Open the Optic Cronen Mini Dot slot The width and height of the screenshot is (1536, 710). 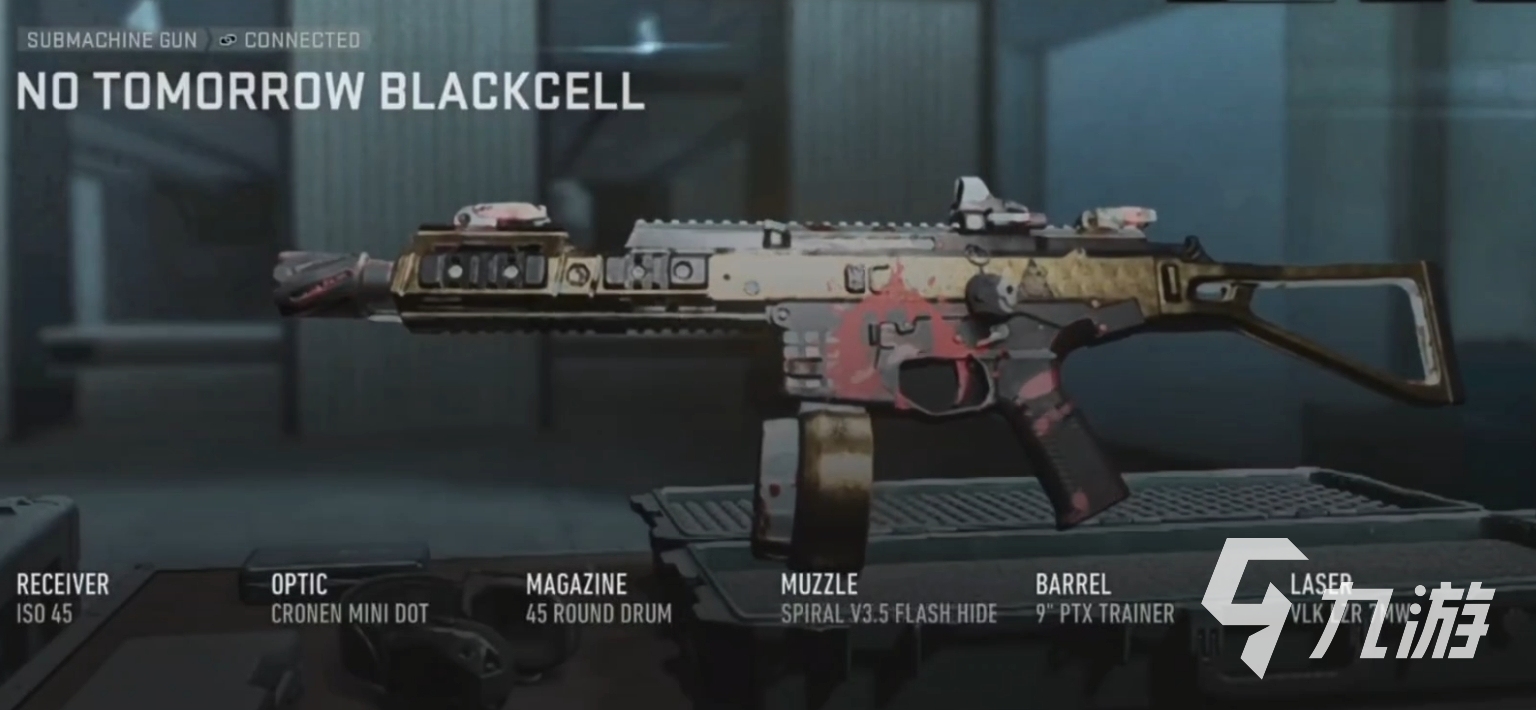coord(349,598)
